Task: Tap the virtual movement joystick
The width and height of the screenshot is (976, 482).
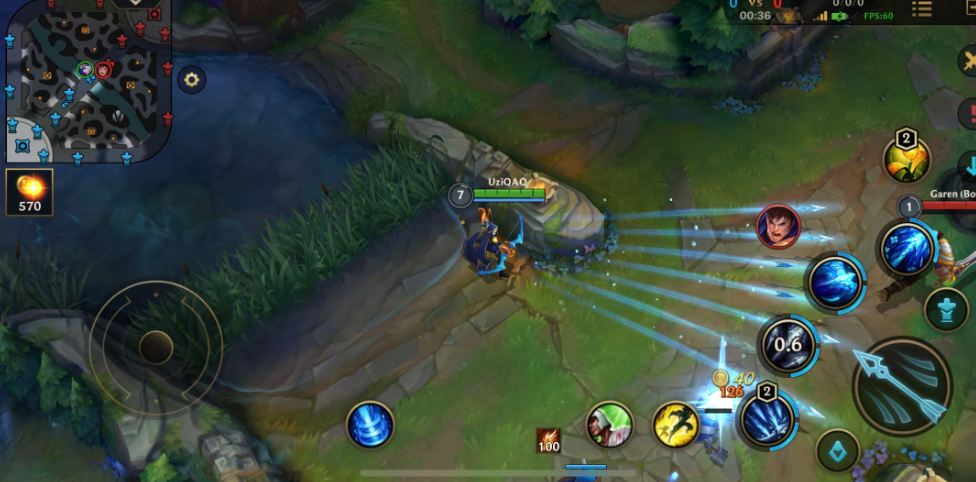Action: (156, 347)
